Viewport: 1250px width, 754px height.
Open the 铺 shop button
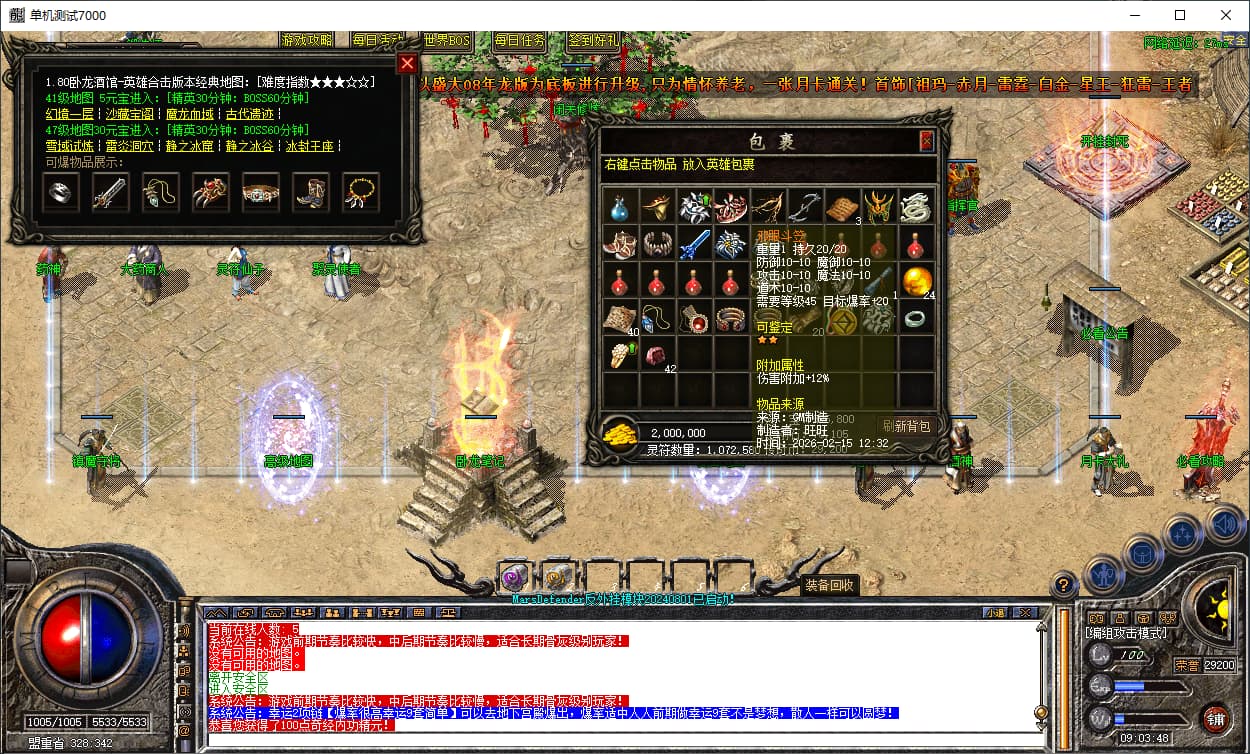(1216, 718)
